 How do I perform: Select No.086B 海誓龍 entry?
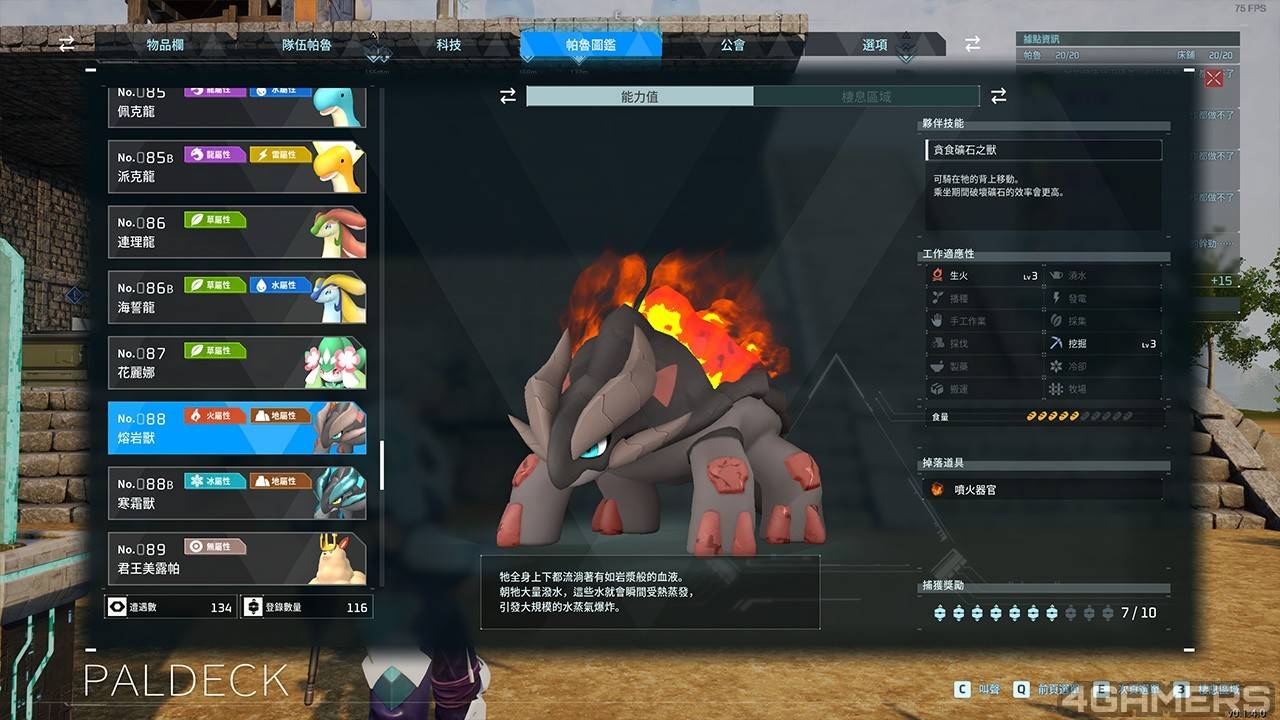click(x=237, y=298)
